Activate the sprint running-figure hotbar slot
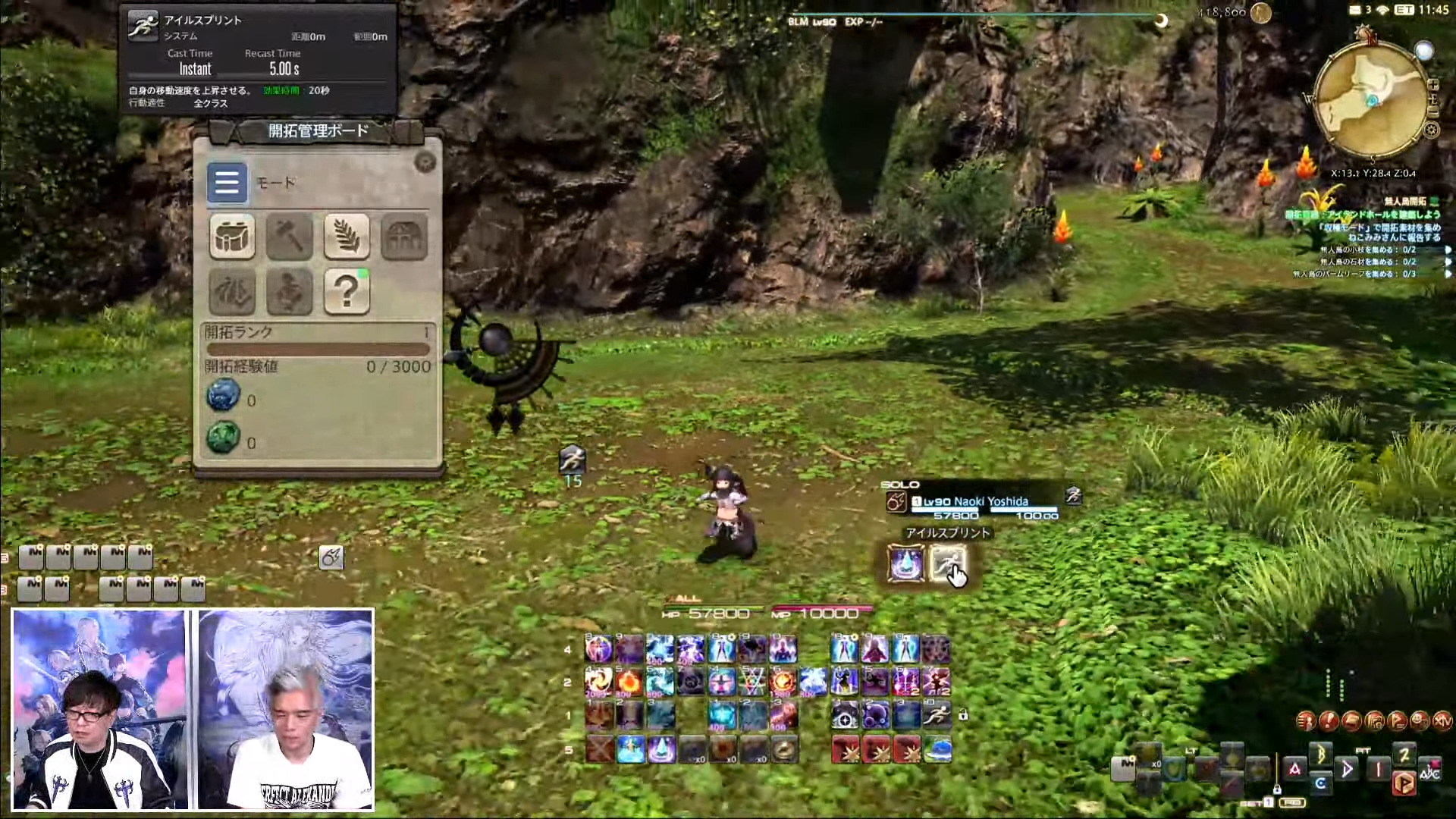This screenshot has width=1456, height=819. (x=937, y=714)
